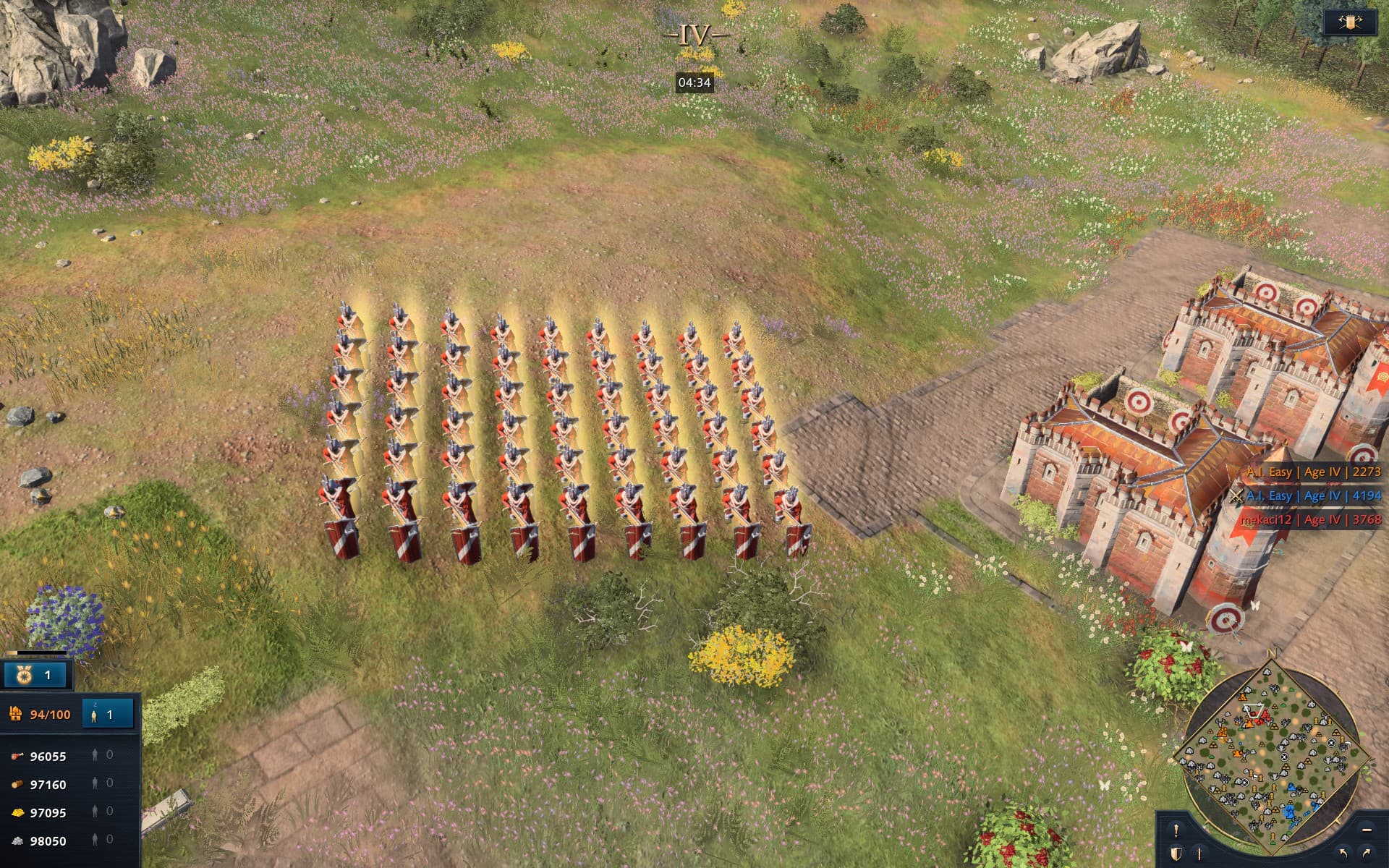Image resolution: width=1389 pixels, height=868 pixels.
Task: Open the crossed-axes banner menu button
Action: [1350, 22]
